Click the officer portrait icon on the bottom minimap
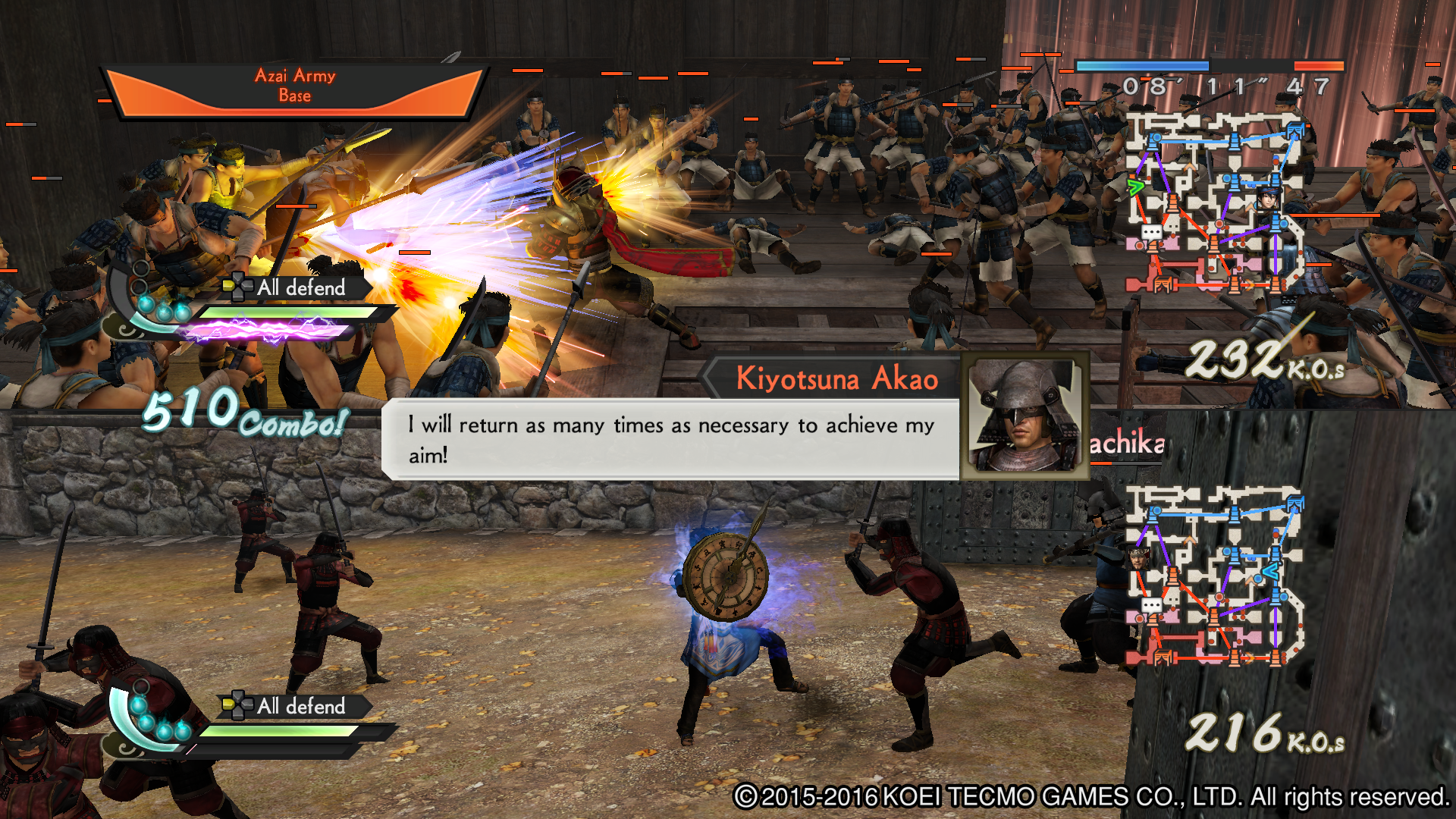 1138,559
